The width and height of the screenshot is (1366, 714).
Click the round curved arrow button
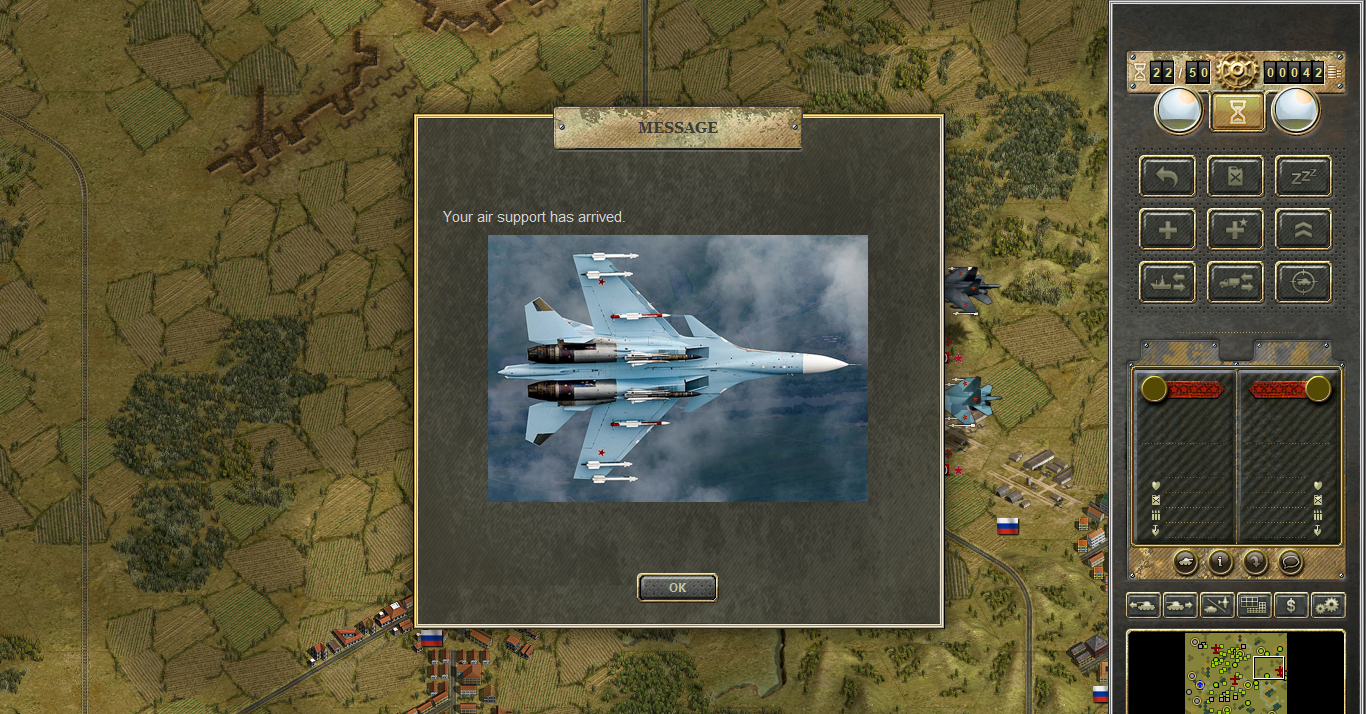[x=1255, y=562]
